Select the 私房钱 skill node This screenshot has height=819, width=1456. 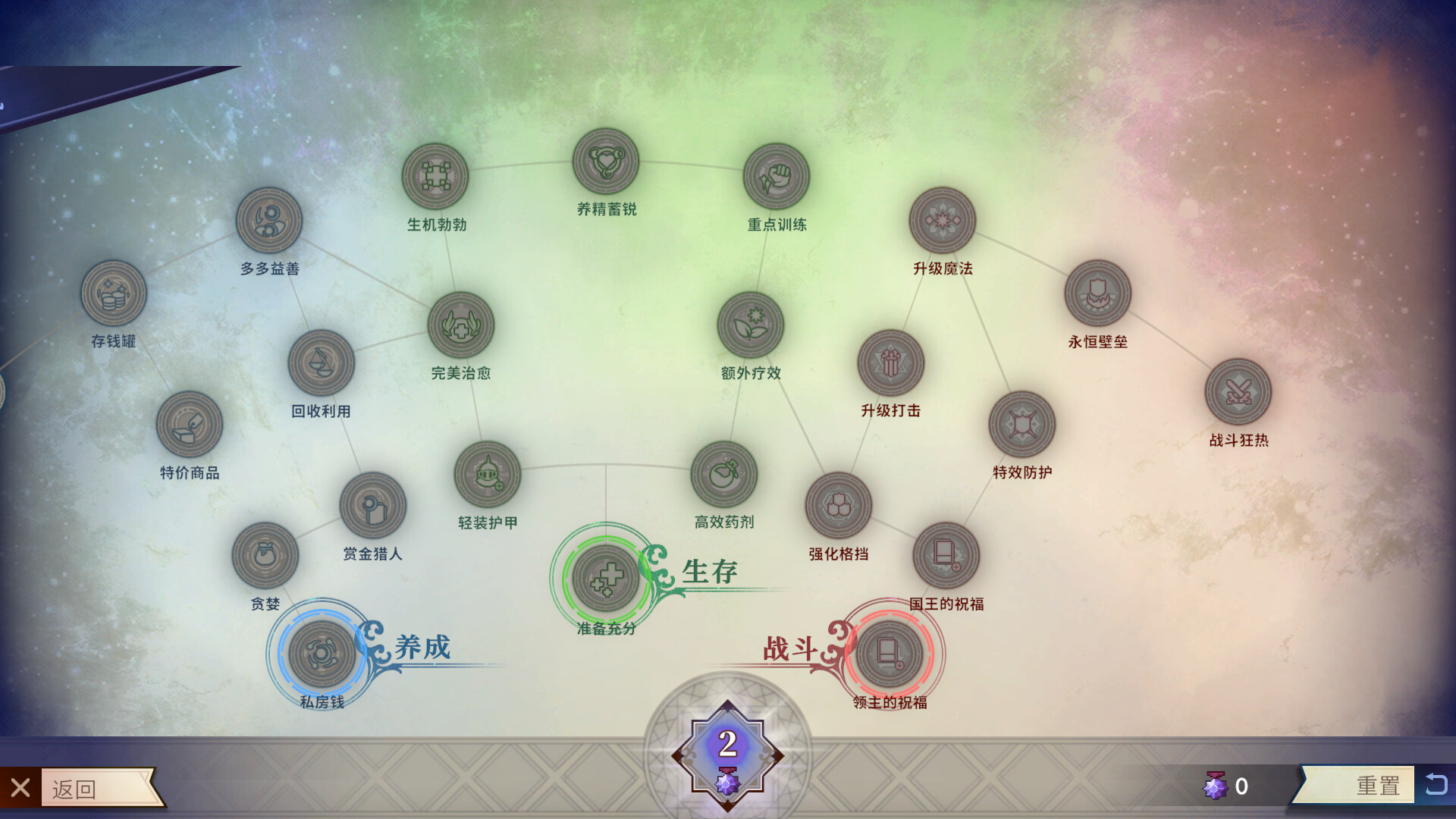pos(322,653)
